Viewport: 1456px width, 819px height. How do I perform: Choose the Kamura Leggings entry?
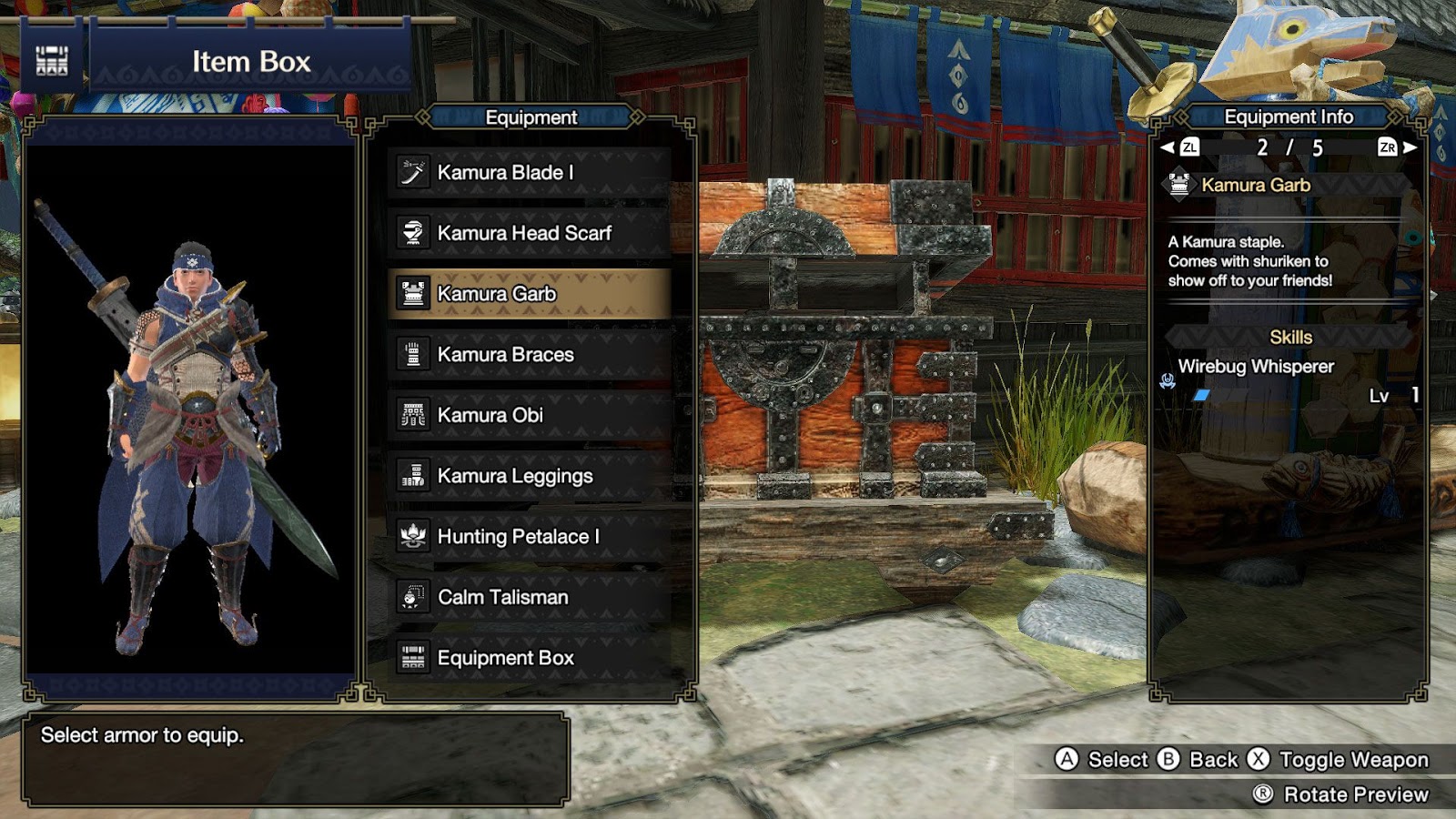pyautogui.click(x=529, y=476)
